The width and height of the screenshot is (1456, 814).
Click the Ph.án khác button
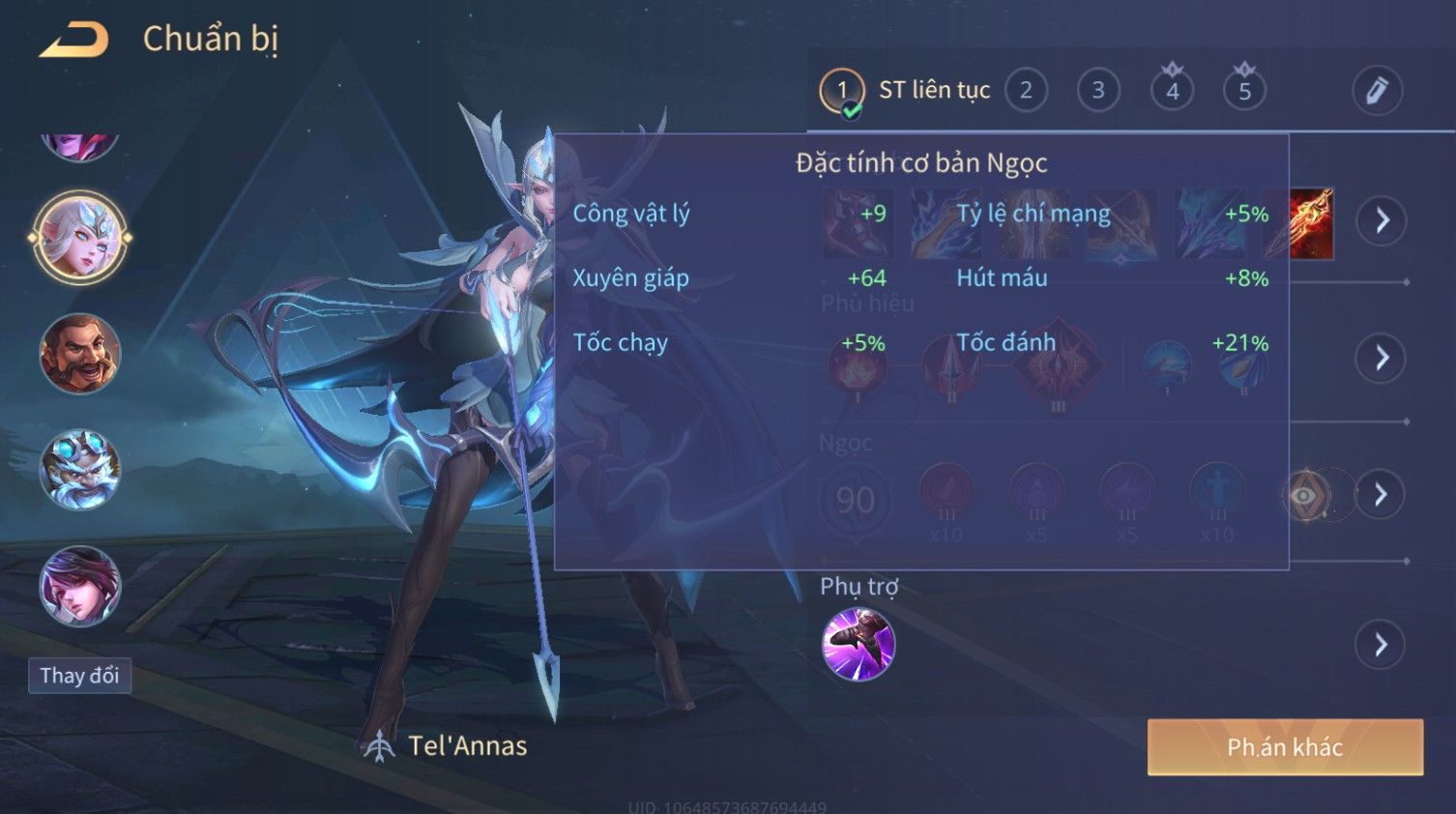(1285, 746)
